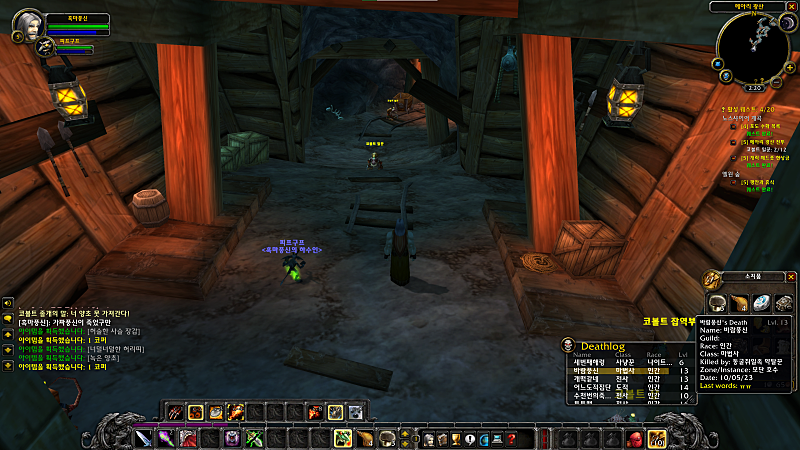The width and height of the screenshot is (800, 450).
Task: Open the red question mark help button
Action: [x=510, y=438]
